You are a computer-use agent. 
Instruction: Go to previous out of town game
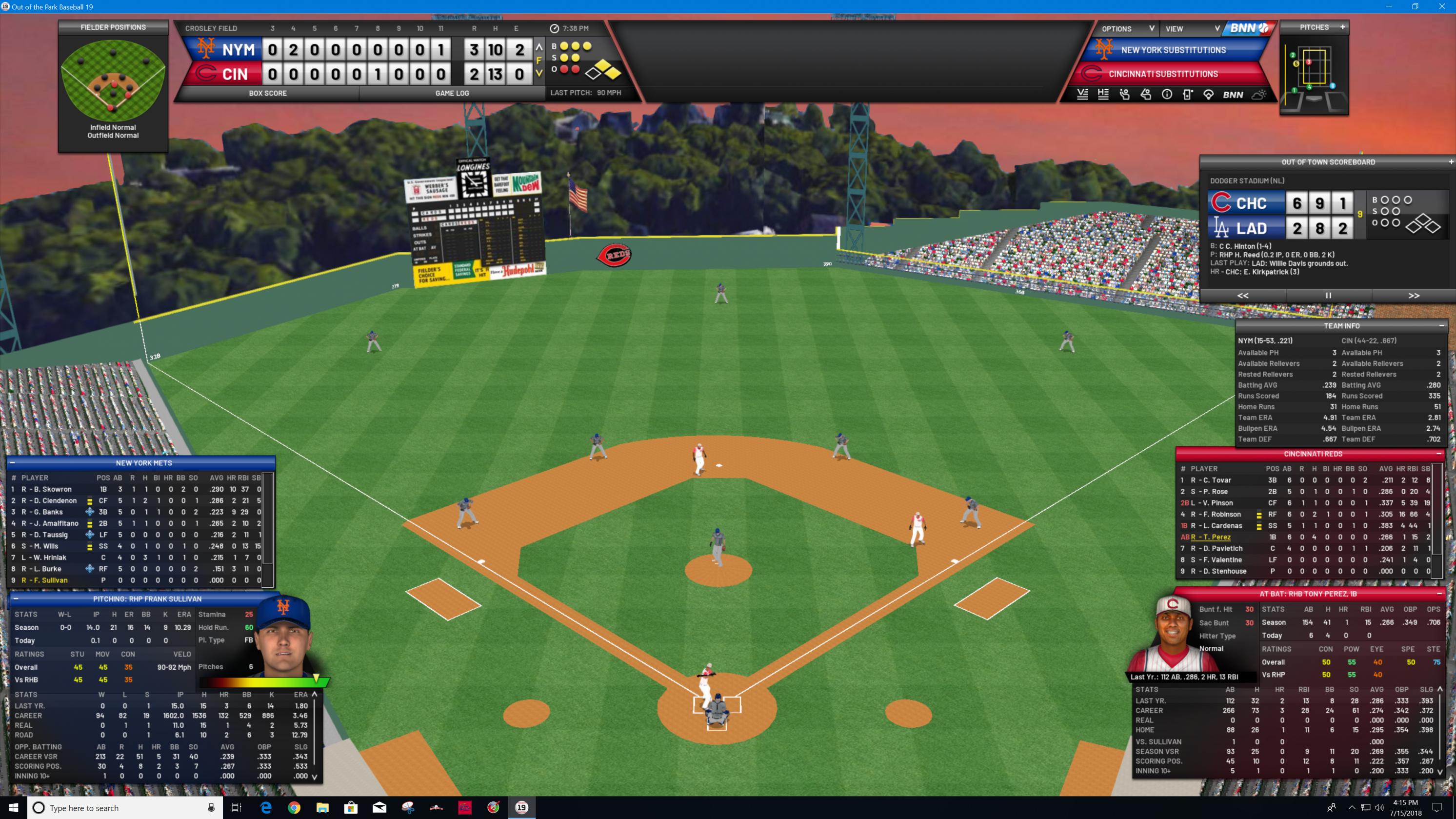coord(1243,296)
